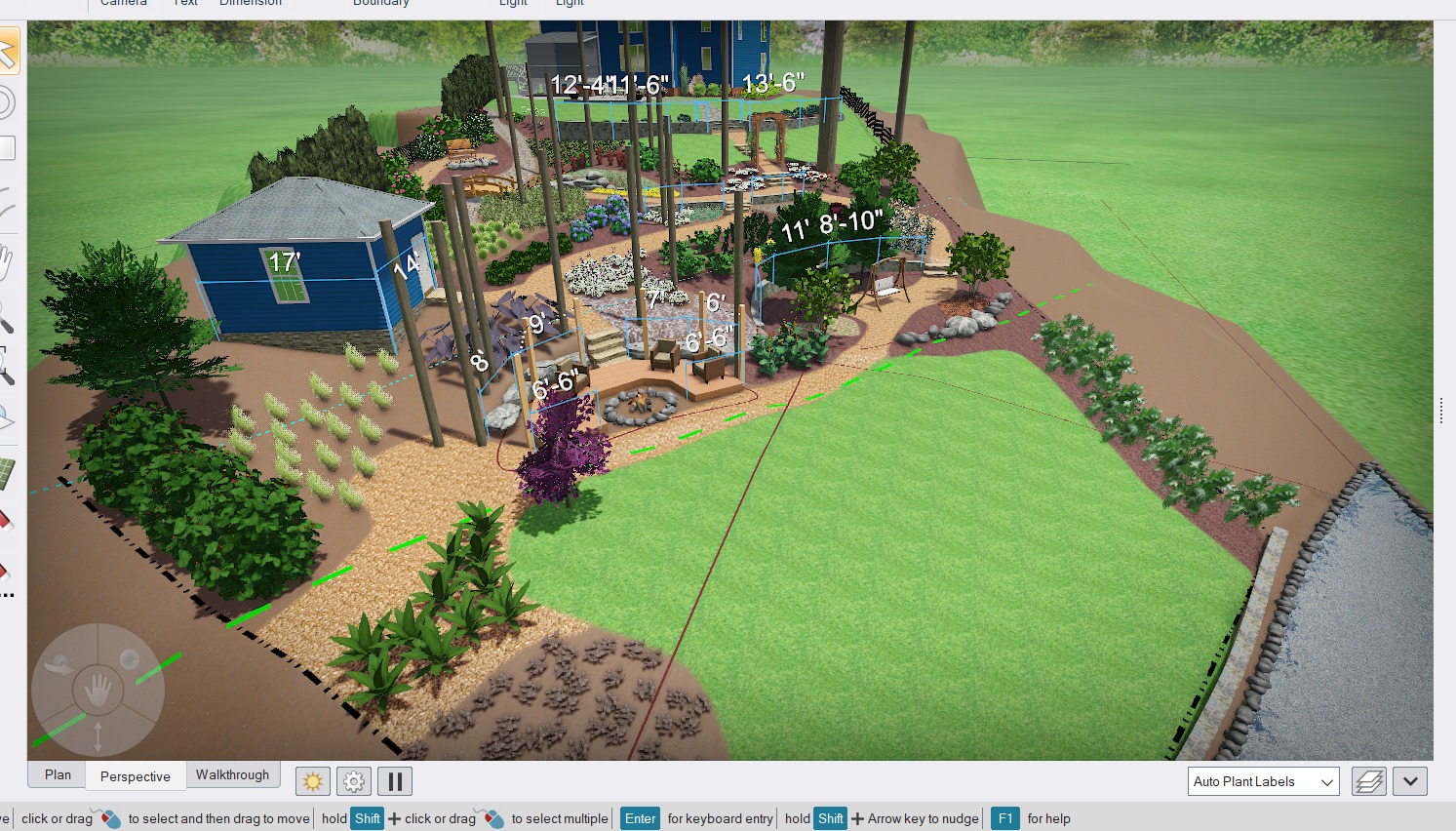Image resolution: width=1456 pixels, height=831 pixels.
Task: Click the sphere orbit icon in navigation wheel
Action: (x=129, y=660)
